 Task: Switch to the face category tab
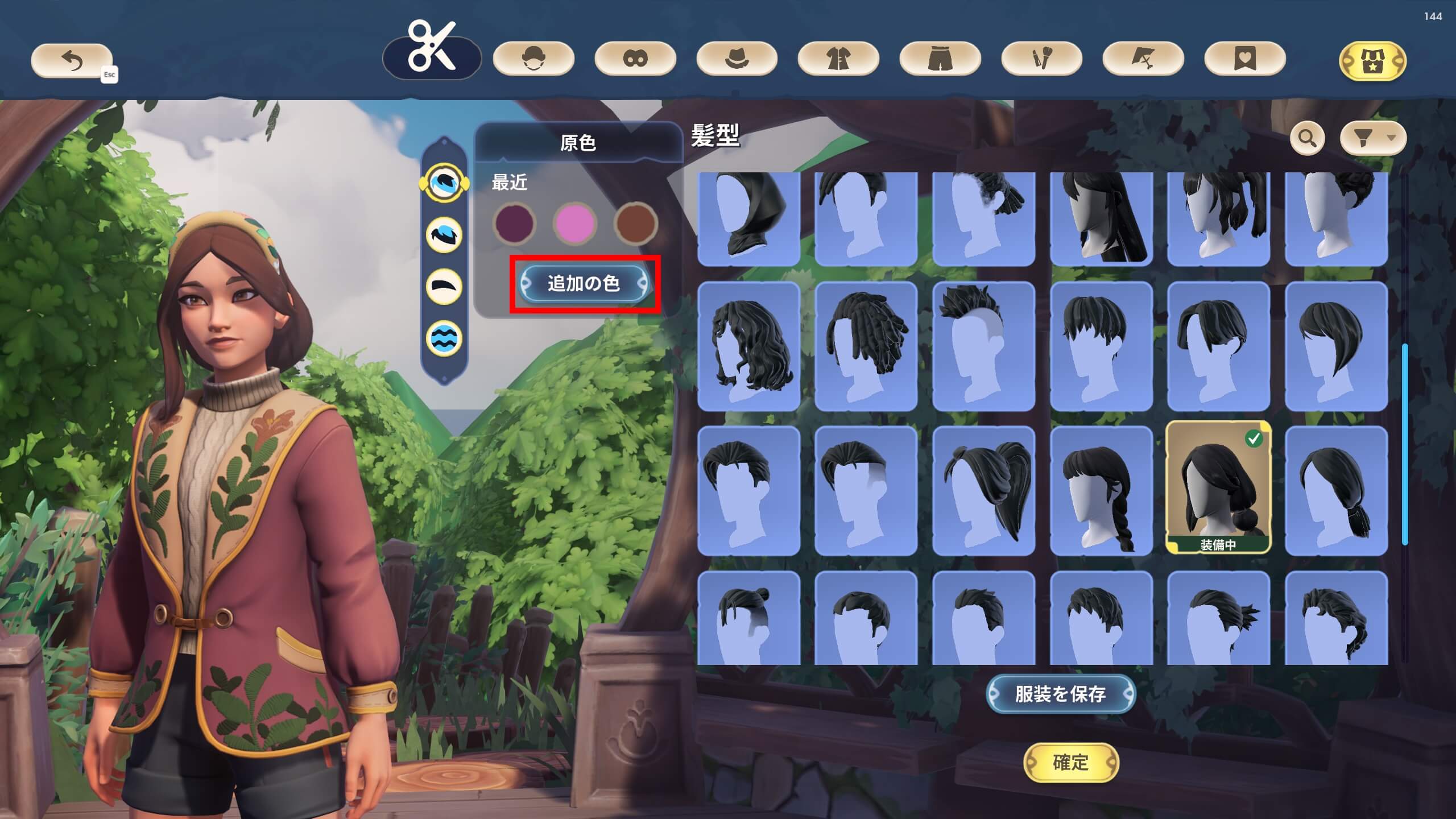point(533,59)
